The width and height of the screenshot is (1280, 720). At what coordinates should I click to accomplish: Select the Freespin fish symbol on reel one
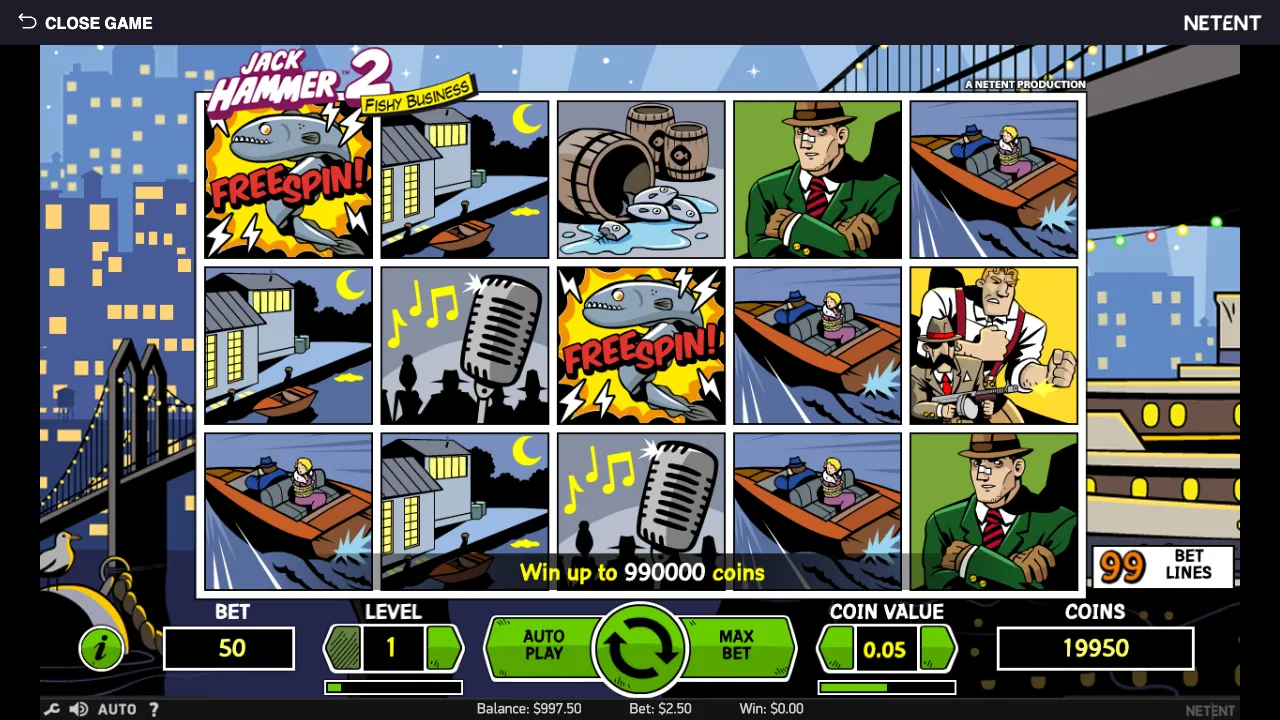click(x=288, y=179)
